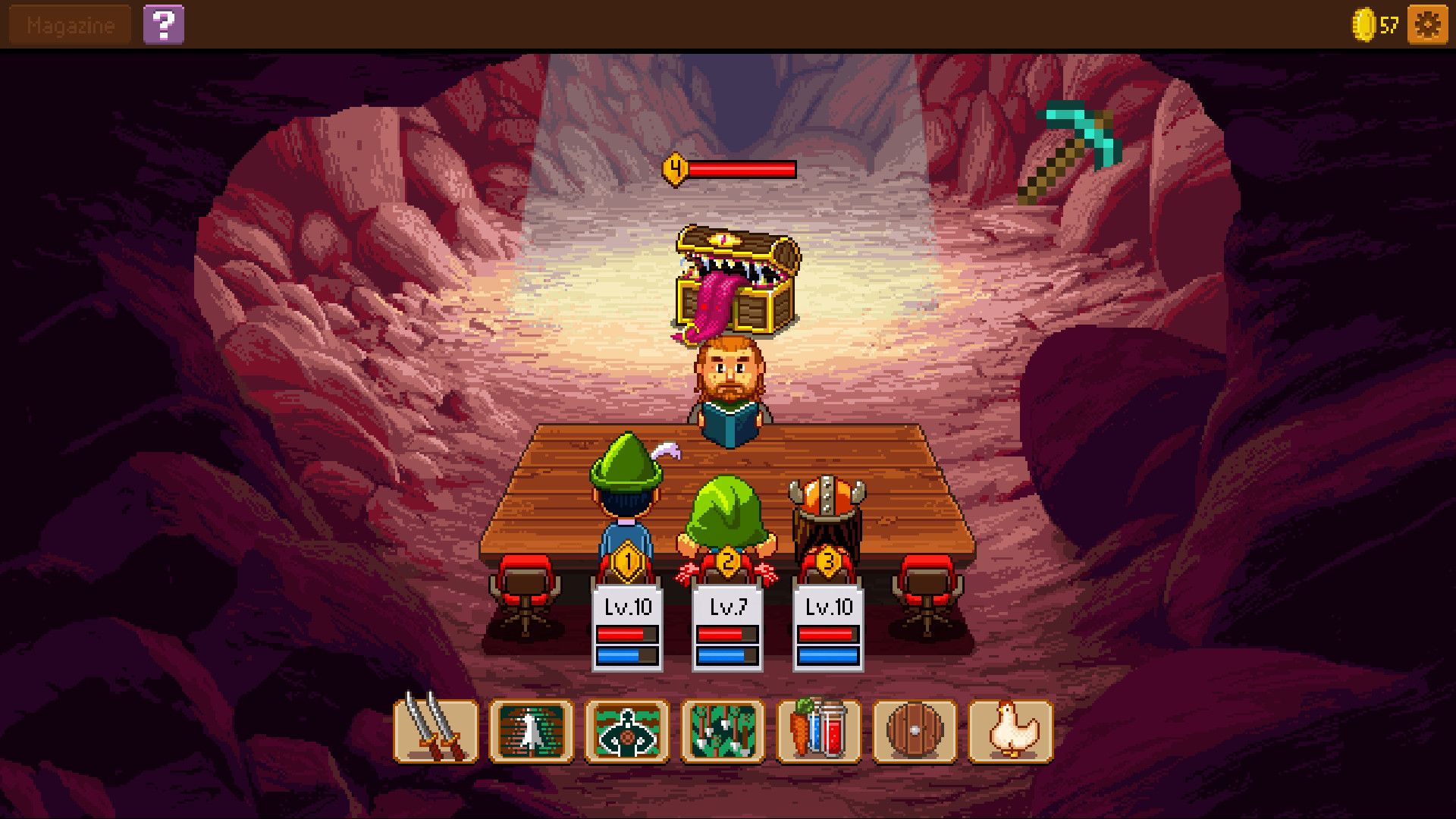
Task: Select the hero badge numbered 2
Action: tap(729, 560)
